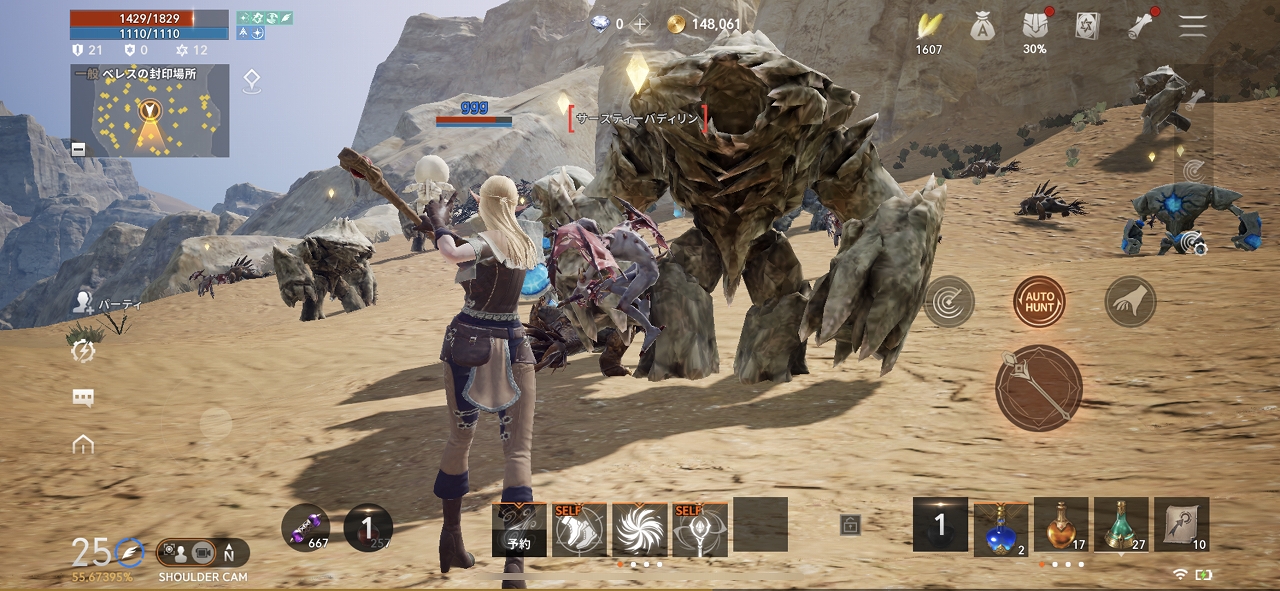Image resolution: width=1280 pixels, height=591 pixels.
Task: Open the quest scroll icon
Action: point(1140,27)
